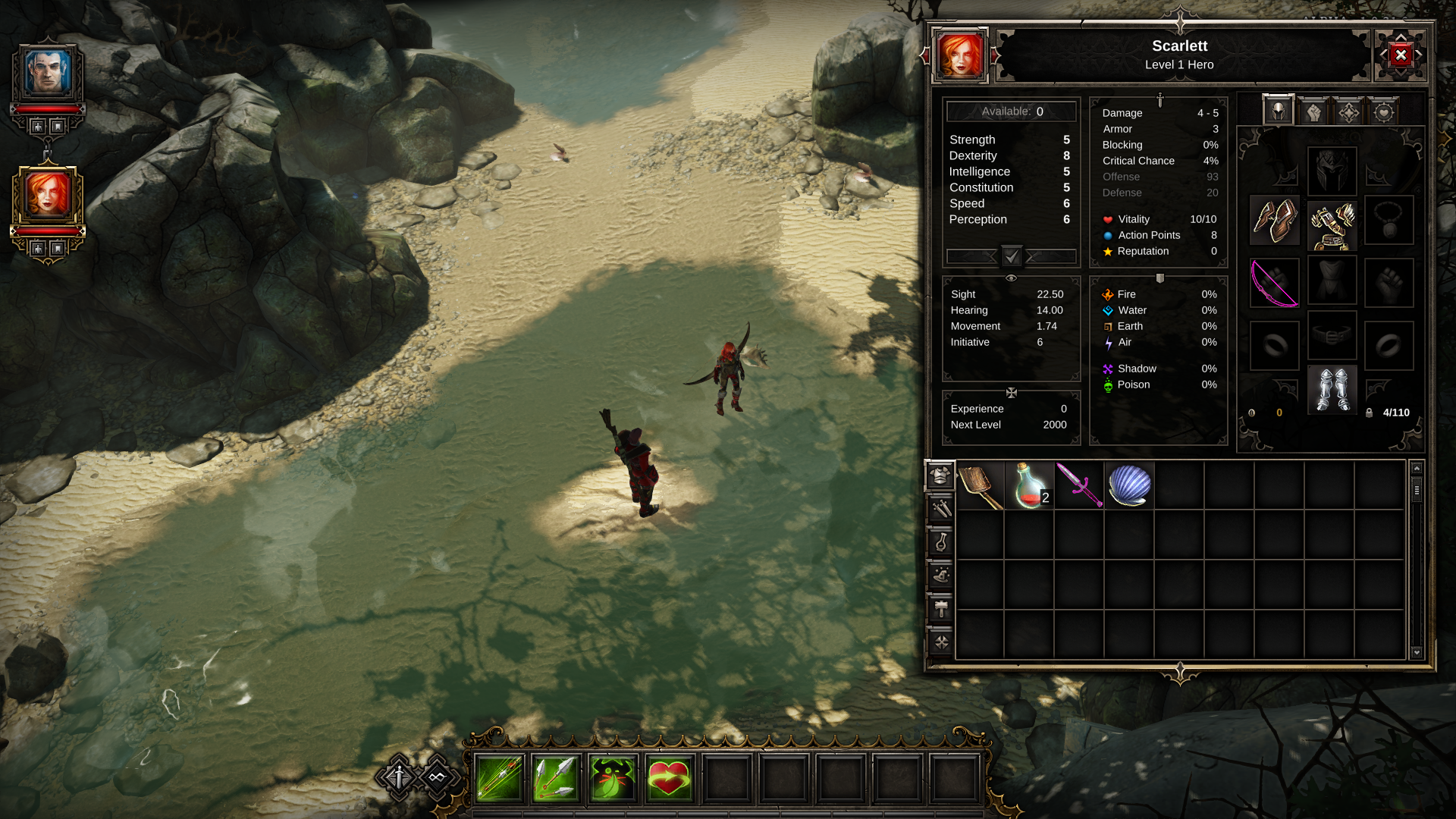Select the equipped gold-trimmed armor slot
Screen dimensions: 1456x819
point(1332,225)
